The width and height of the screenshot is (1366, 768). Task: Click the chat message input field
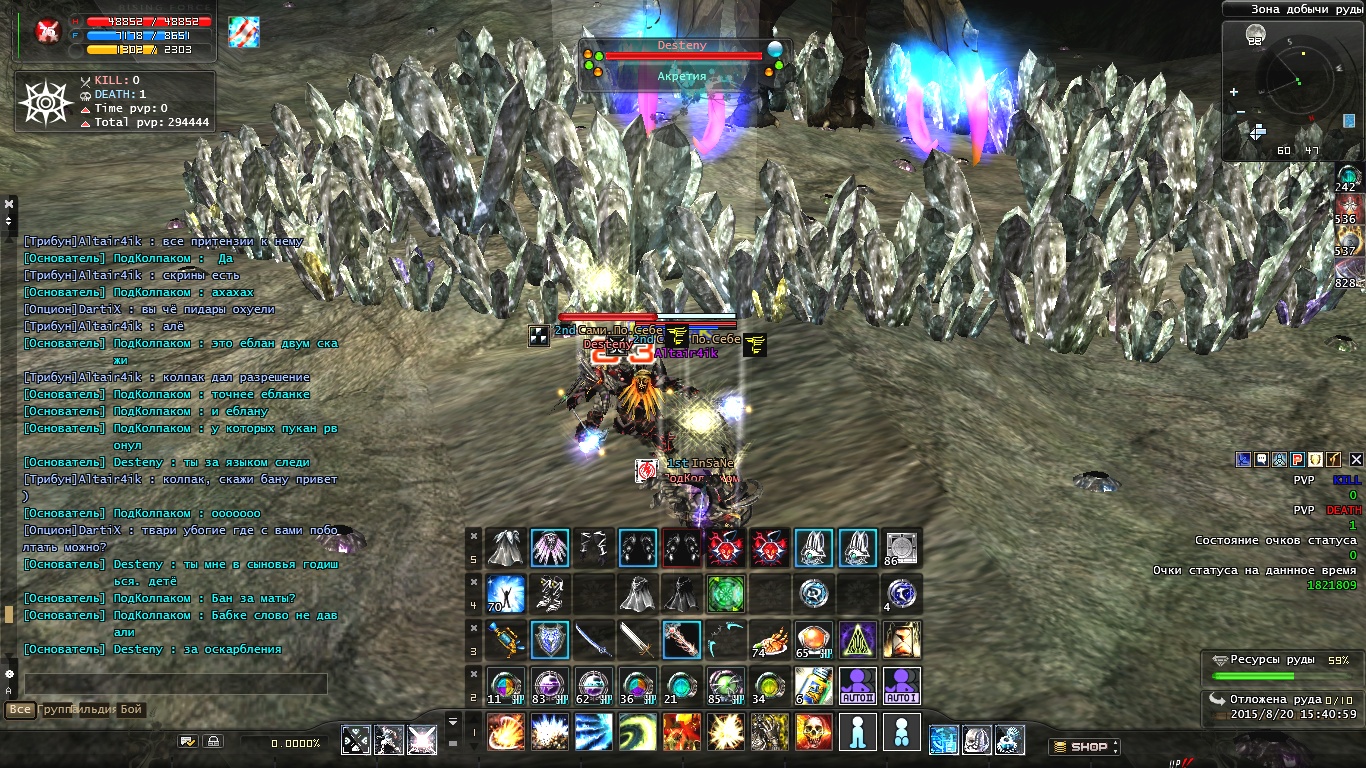pyautogui.click(x=176, y=684)
